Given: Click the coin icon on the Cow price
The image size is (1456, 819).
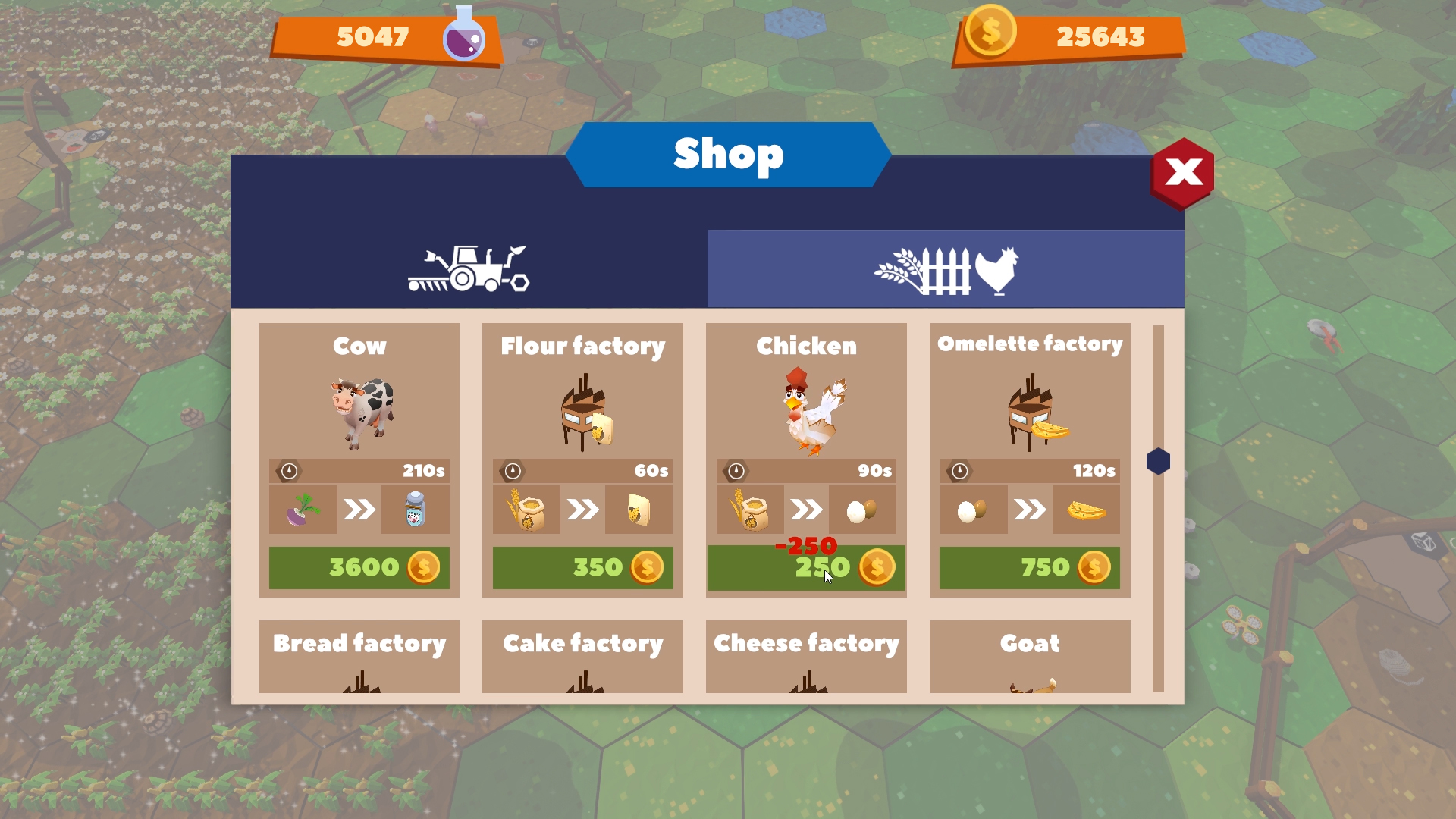Looking at the screenshot, I should point(422,567).
